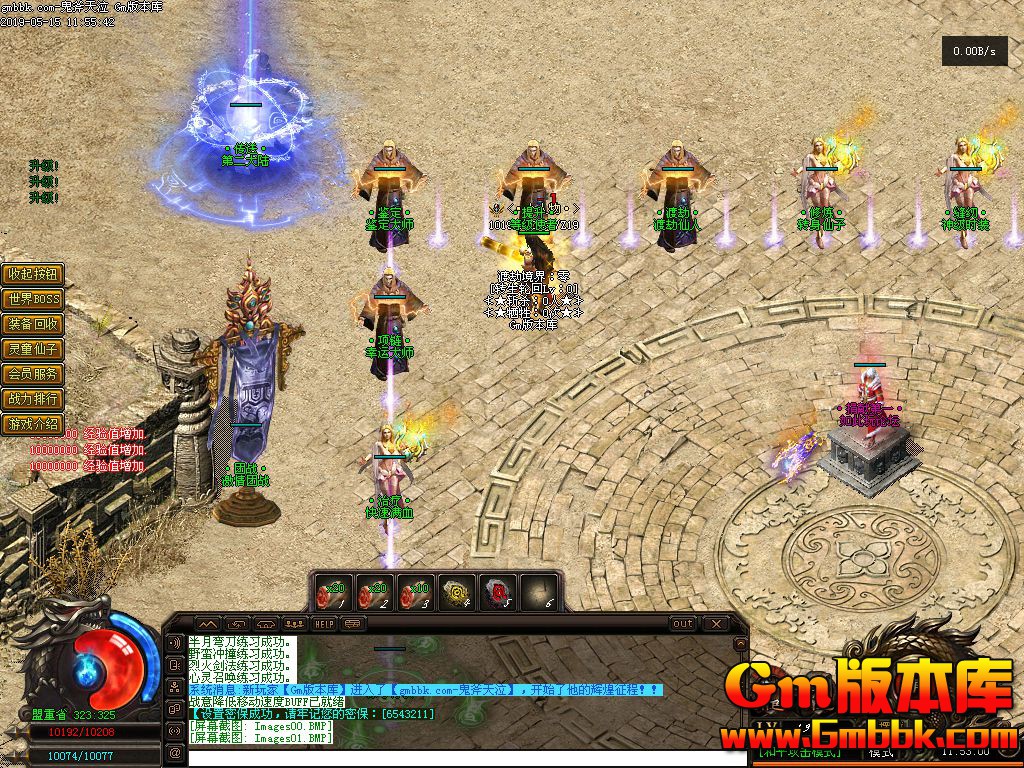Toggle the sound speaker chat button
This screenshot has height=768, width=1024.
tap(175, 643)
